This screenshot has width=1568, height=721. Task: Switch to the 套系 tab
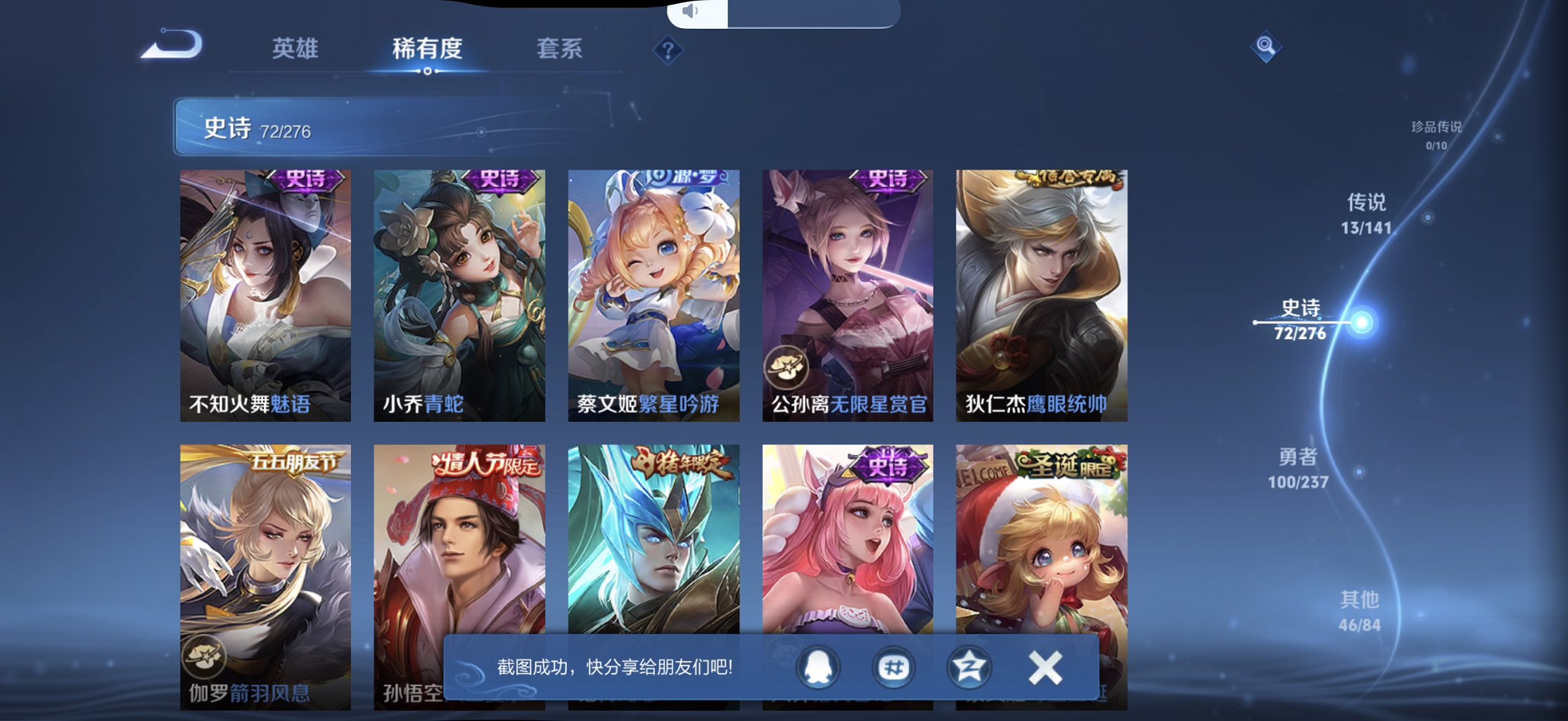click(561, 49)
